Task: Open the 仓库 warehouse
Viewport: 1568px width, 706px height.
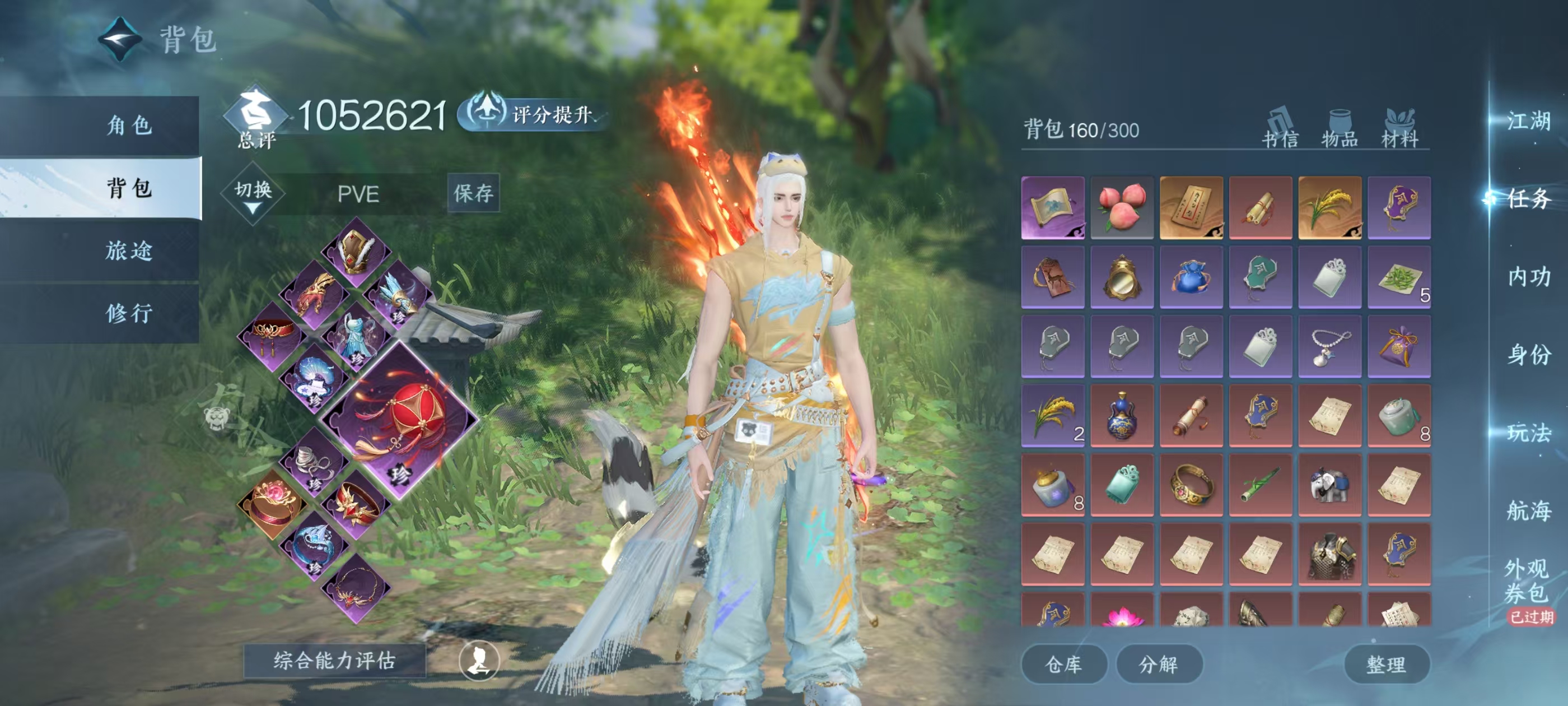Action: [1063, 664]
